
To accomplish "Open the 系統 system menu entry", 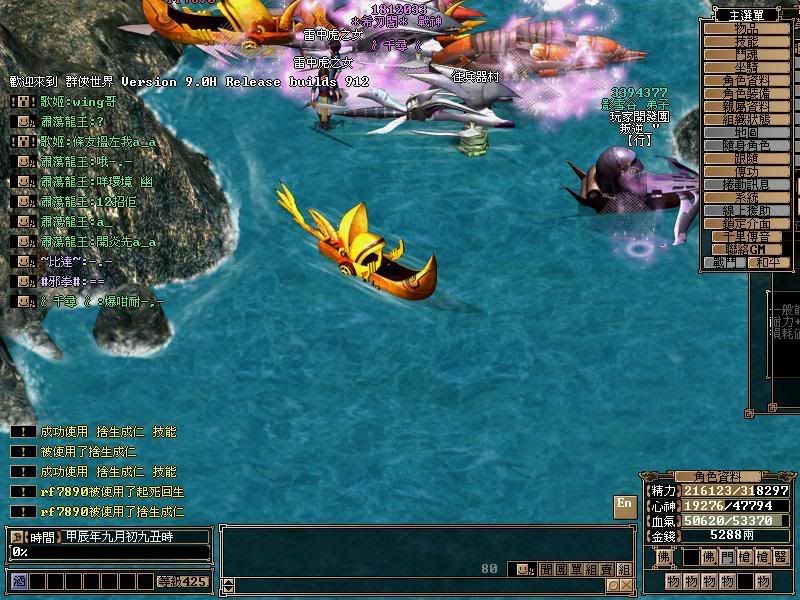I will pyautogui.click(x=747, y=198).
